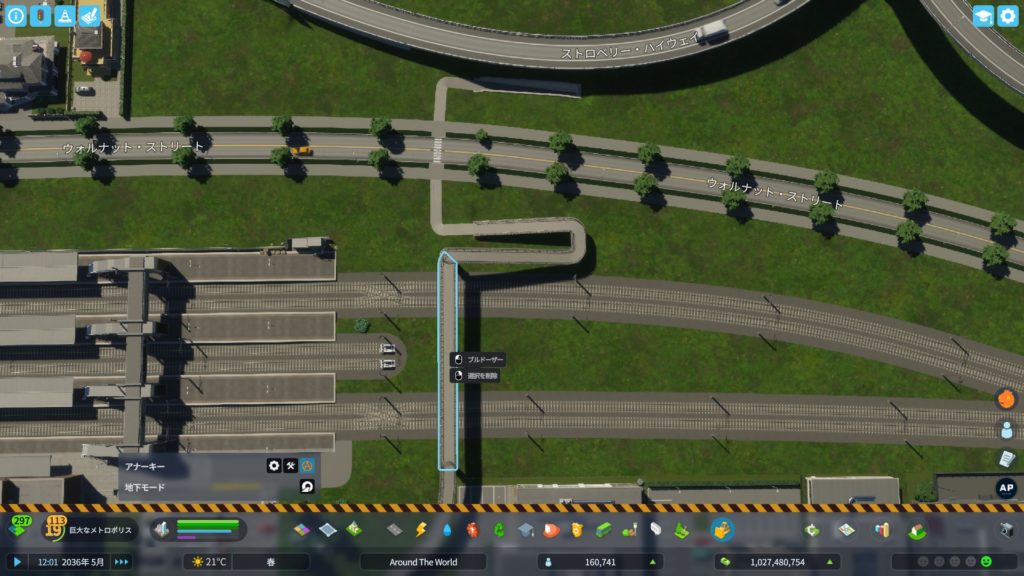Screen dimensions: 1024x576
Task: Open the city name Around The World panel
Action: point(423,562)
